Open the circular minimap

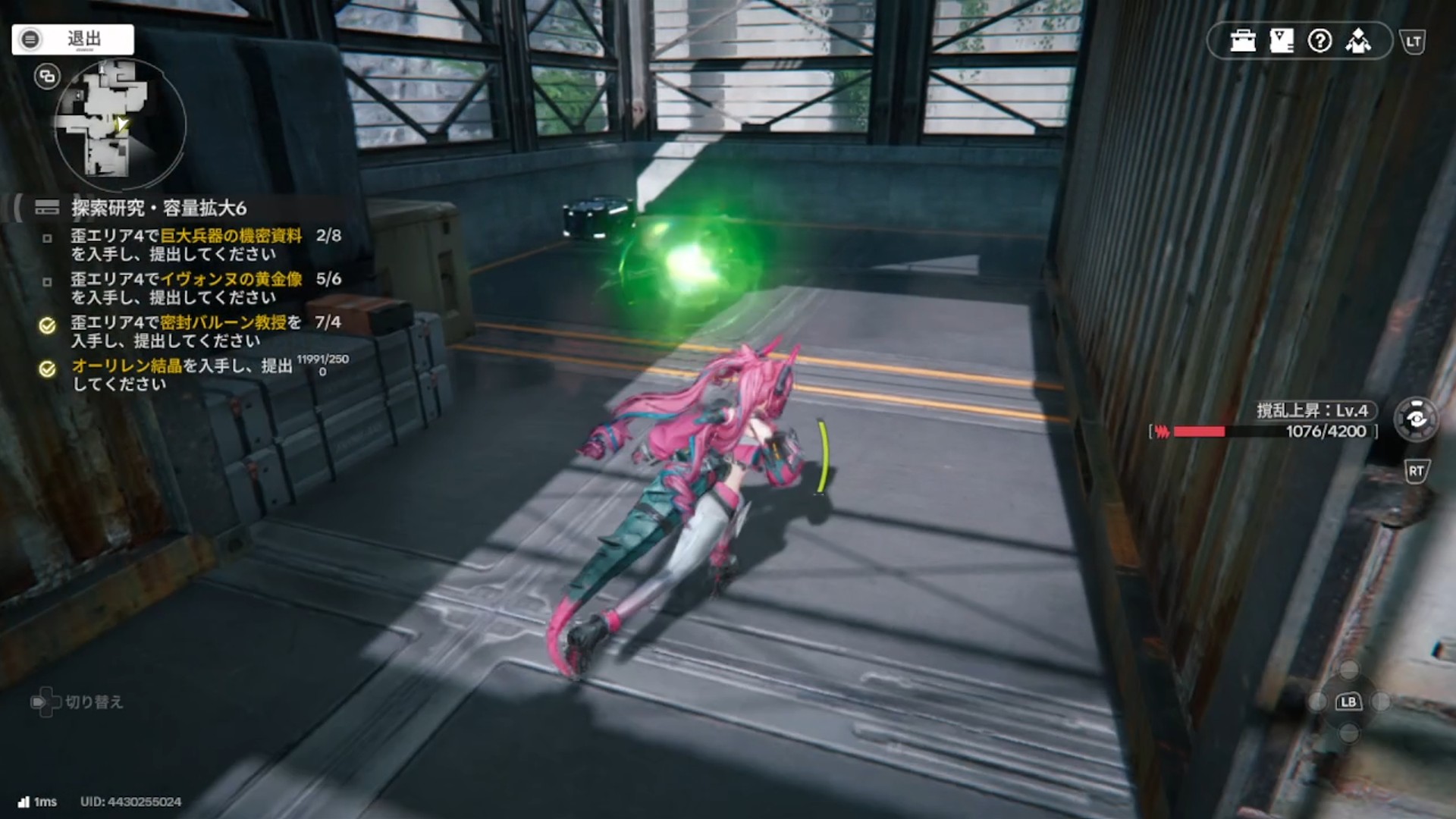120,125
